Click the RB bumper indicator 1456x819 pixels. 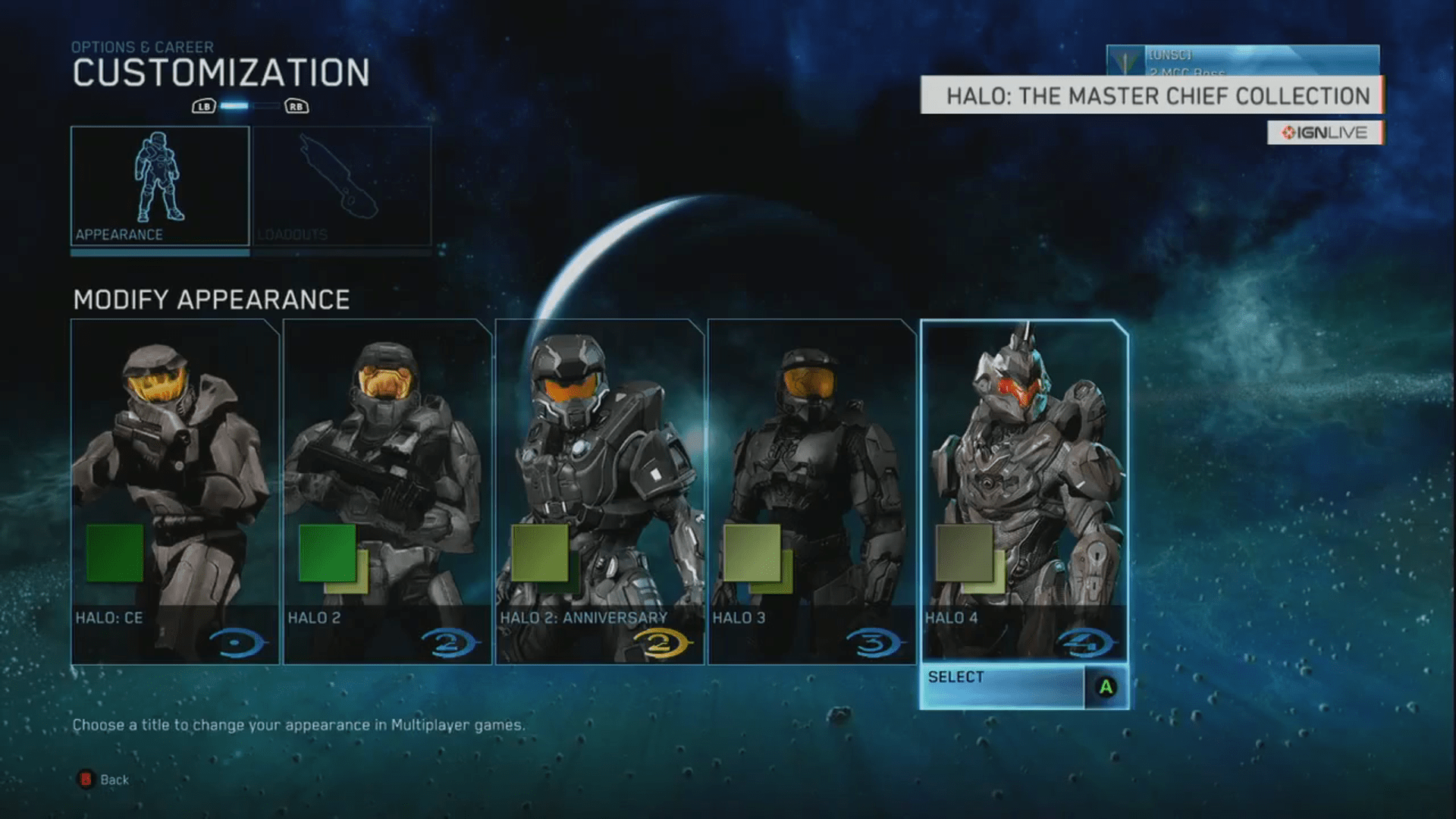coord(296,107)
